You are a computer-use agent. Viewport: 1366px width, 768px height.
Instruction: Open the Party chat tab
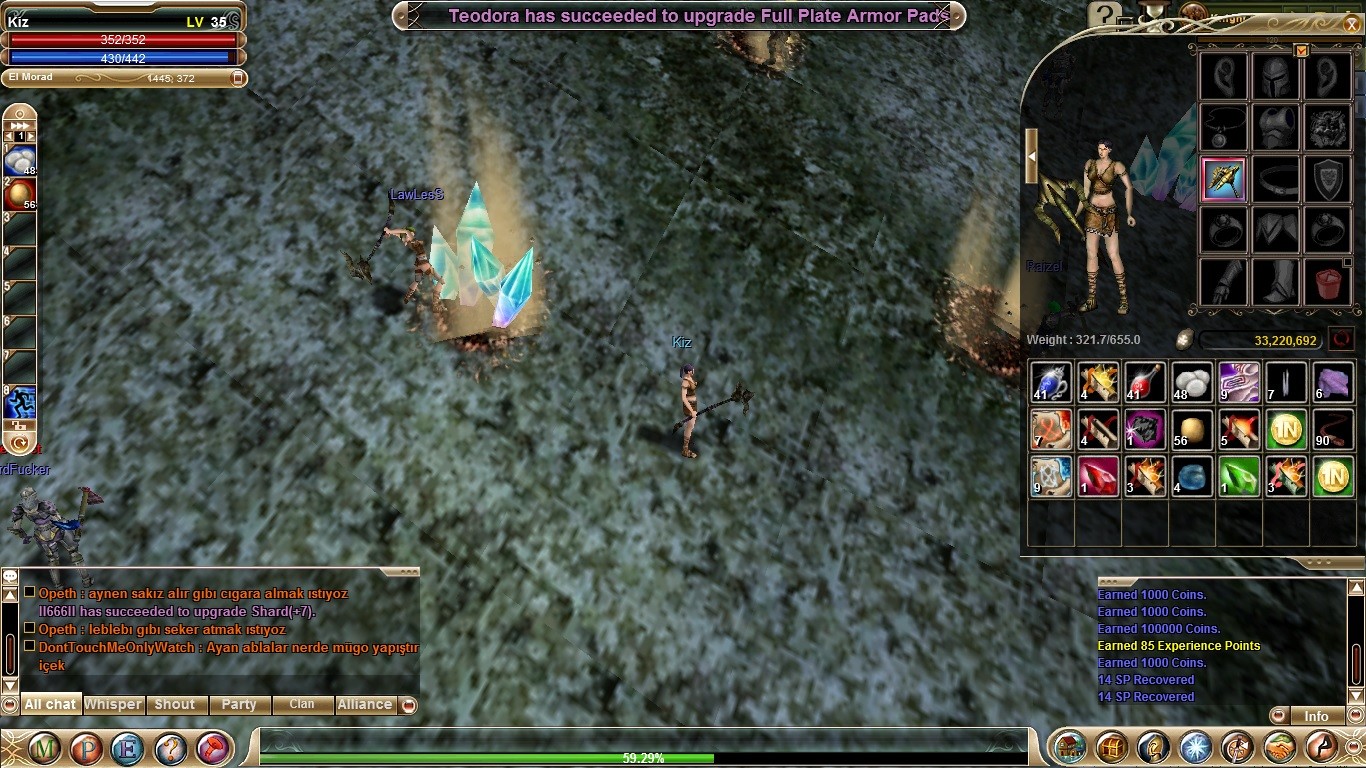point(239,704)
